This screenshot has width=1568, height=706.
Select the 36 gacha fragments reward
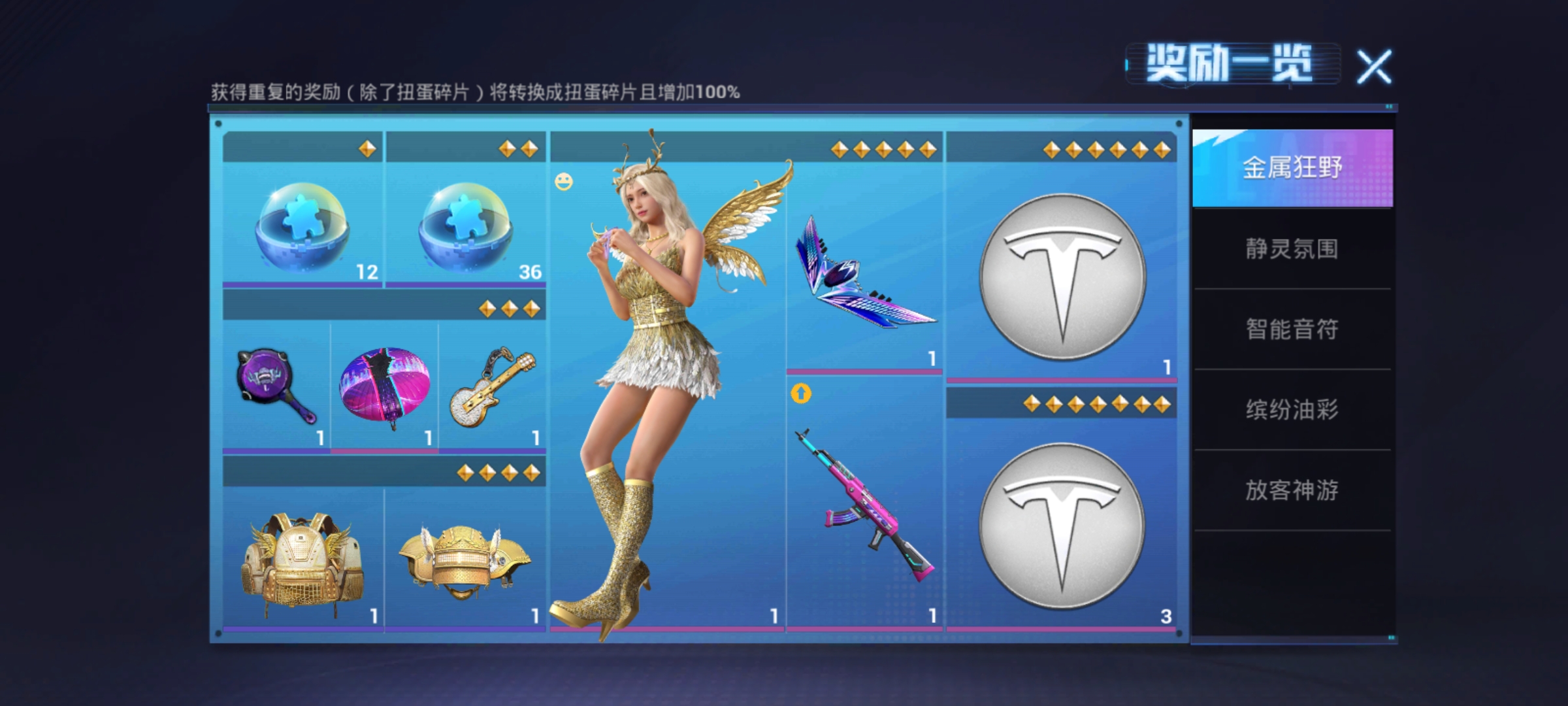[x=465, y=226]
